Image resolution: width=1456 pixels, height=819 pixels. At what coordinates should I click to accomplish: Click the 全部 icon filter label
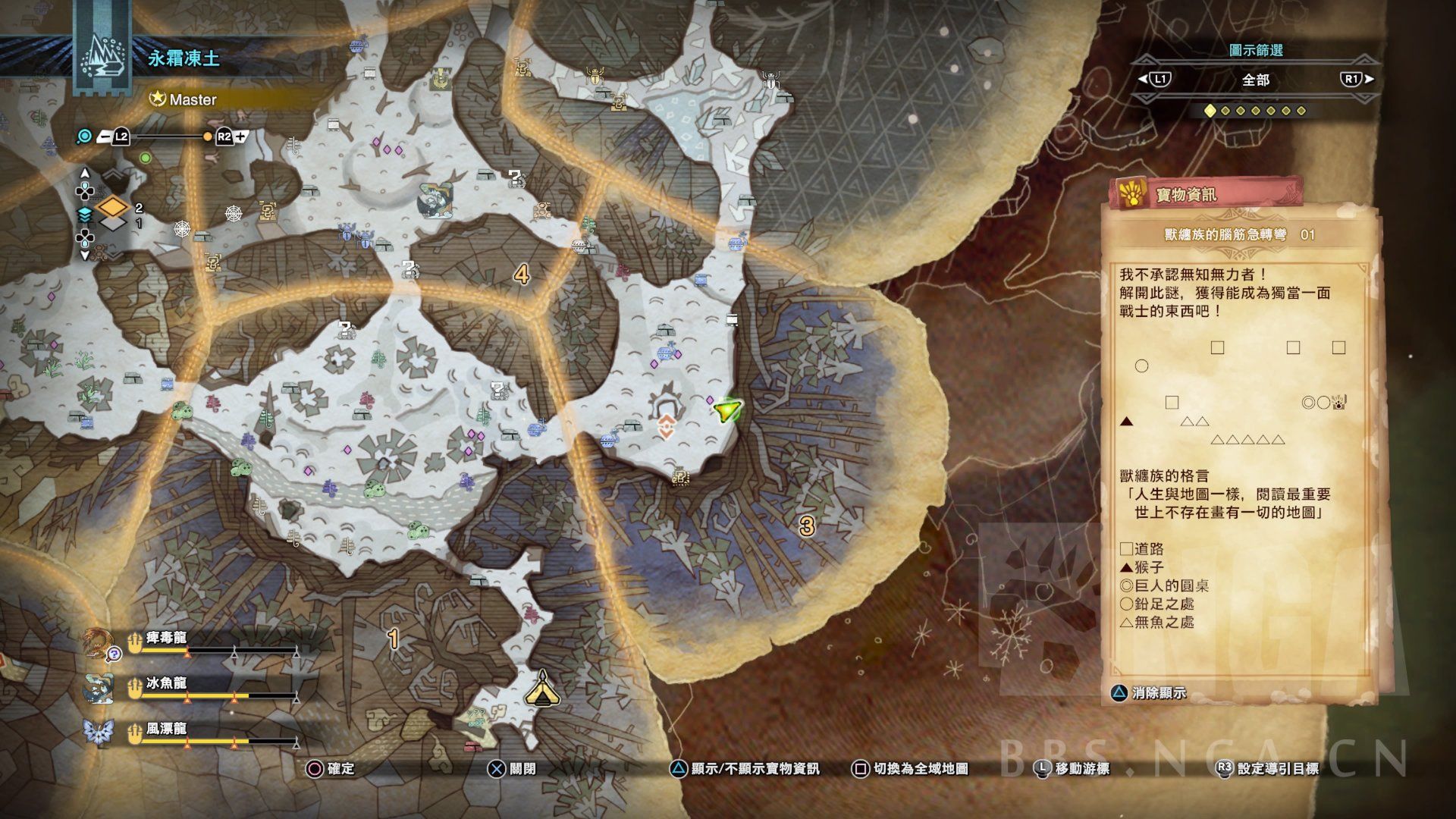click(x=1255, y=80)
